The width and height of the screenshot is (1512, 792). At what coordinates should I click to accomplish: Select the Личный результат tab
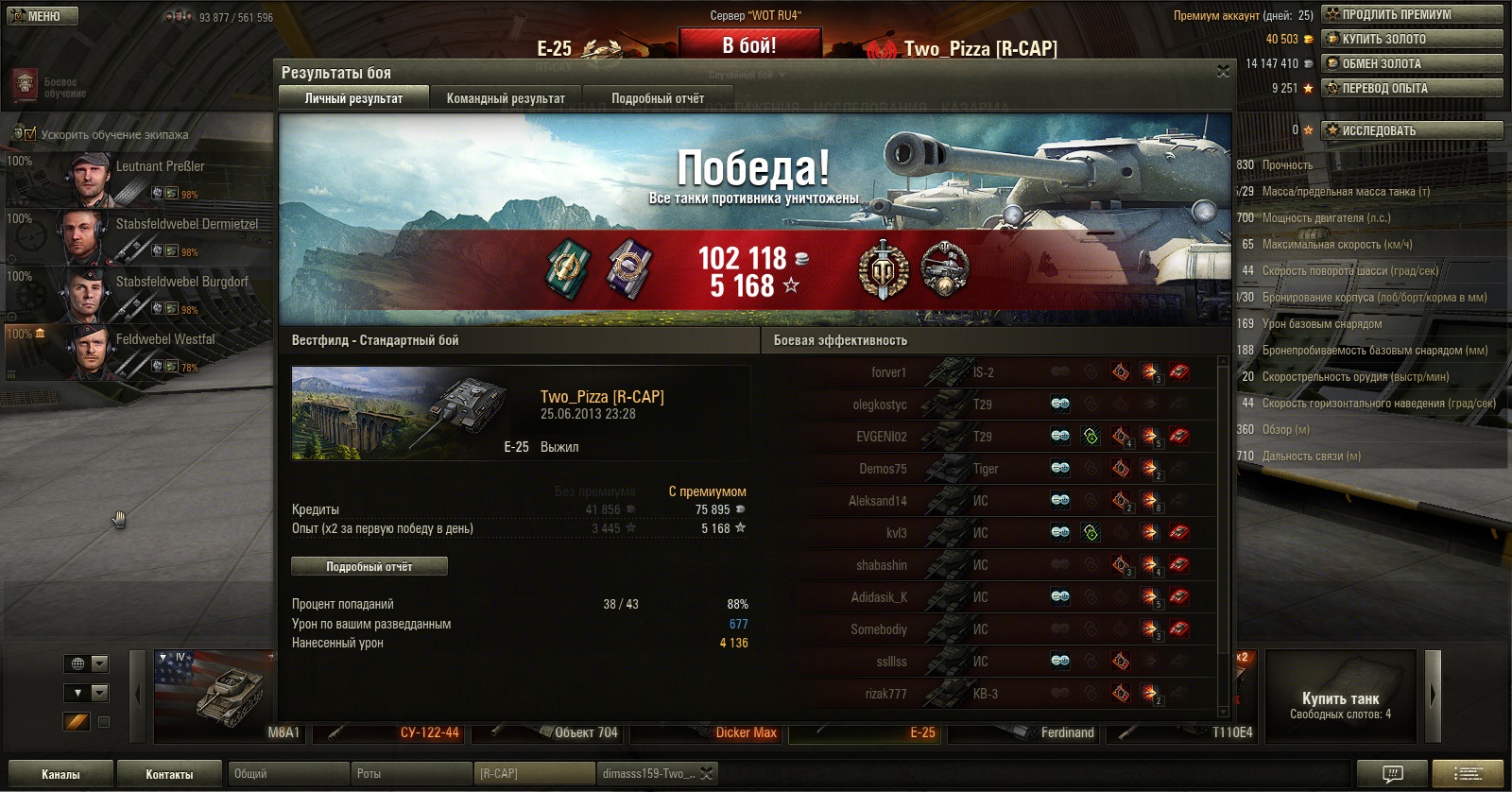(353, 98)
